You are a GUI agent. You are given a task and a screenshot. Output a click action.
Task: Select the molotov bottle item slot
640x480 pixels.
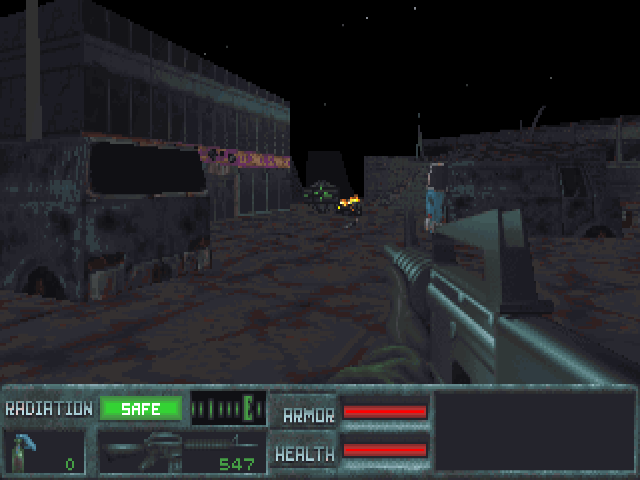coord(44,451)
